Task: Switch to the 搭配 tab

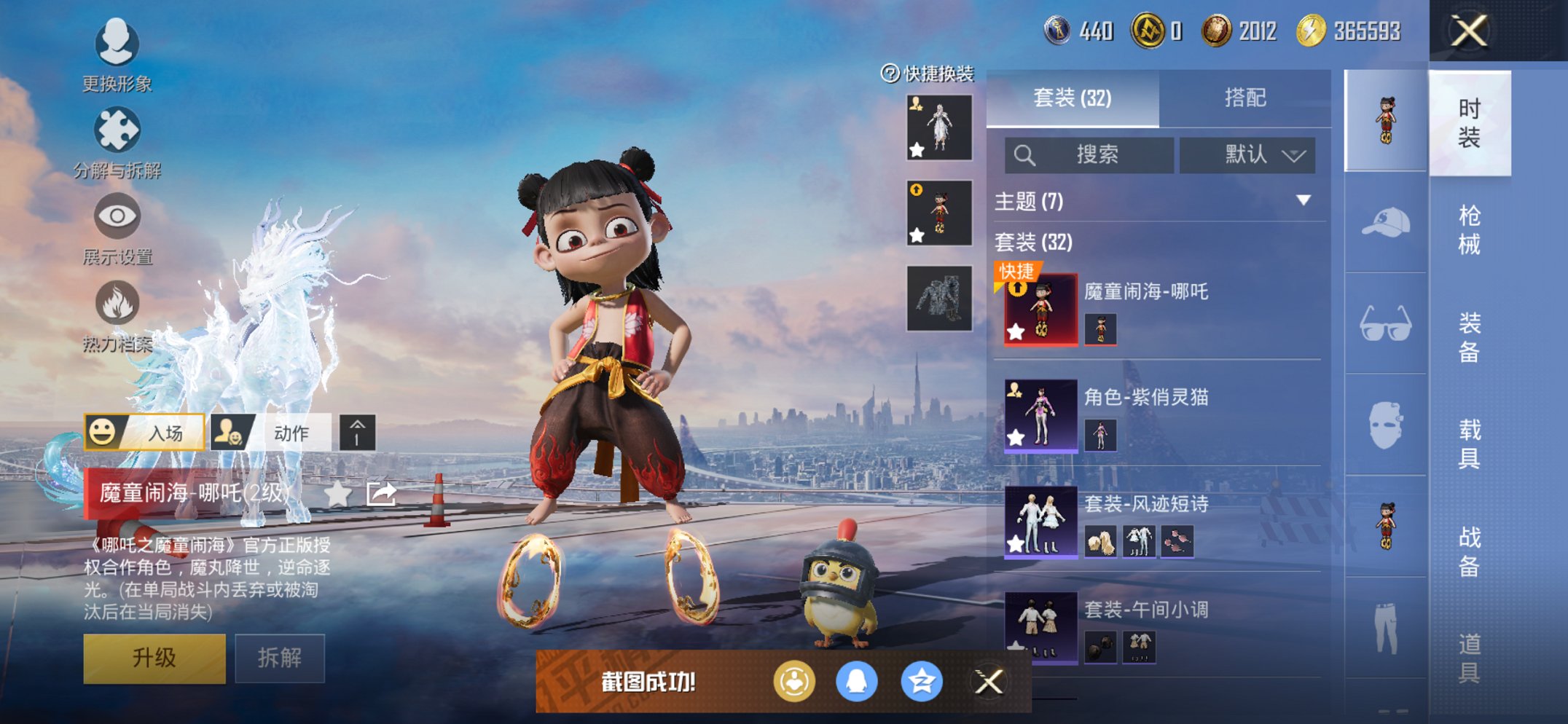Action: (1244, 98)
